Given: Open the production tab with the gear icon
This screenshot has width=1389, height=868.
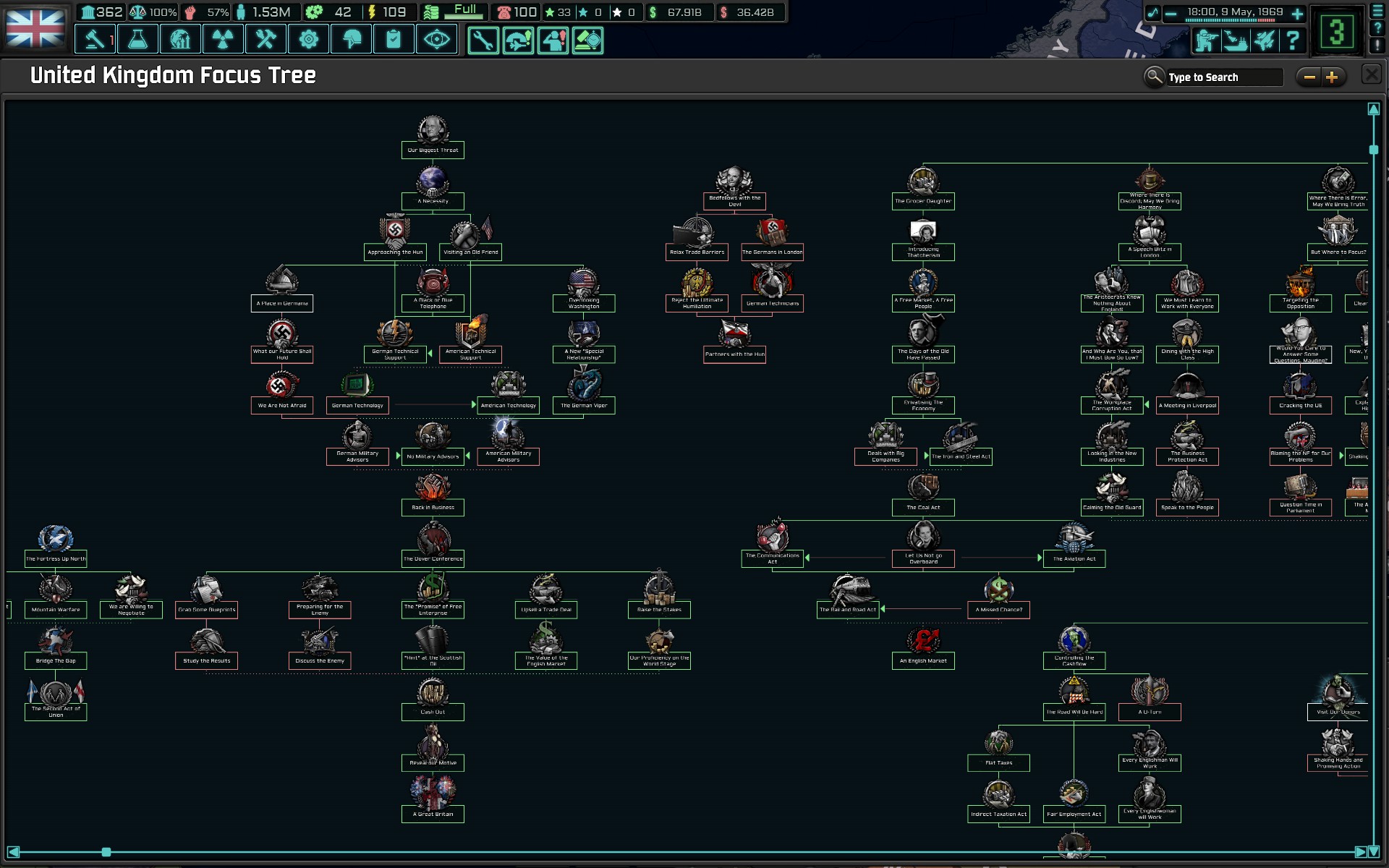Looking at the screenshot, I should pos(309,39).
